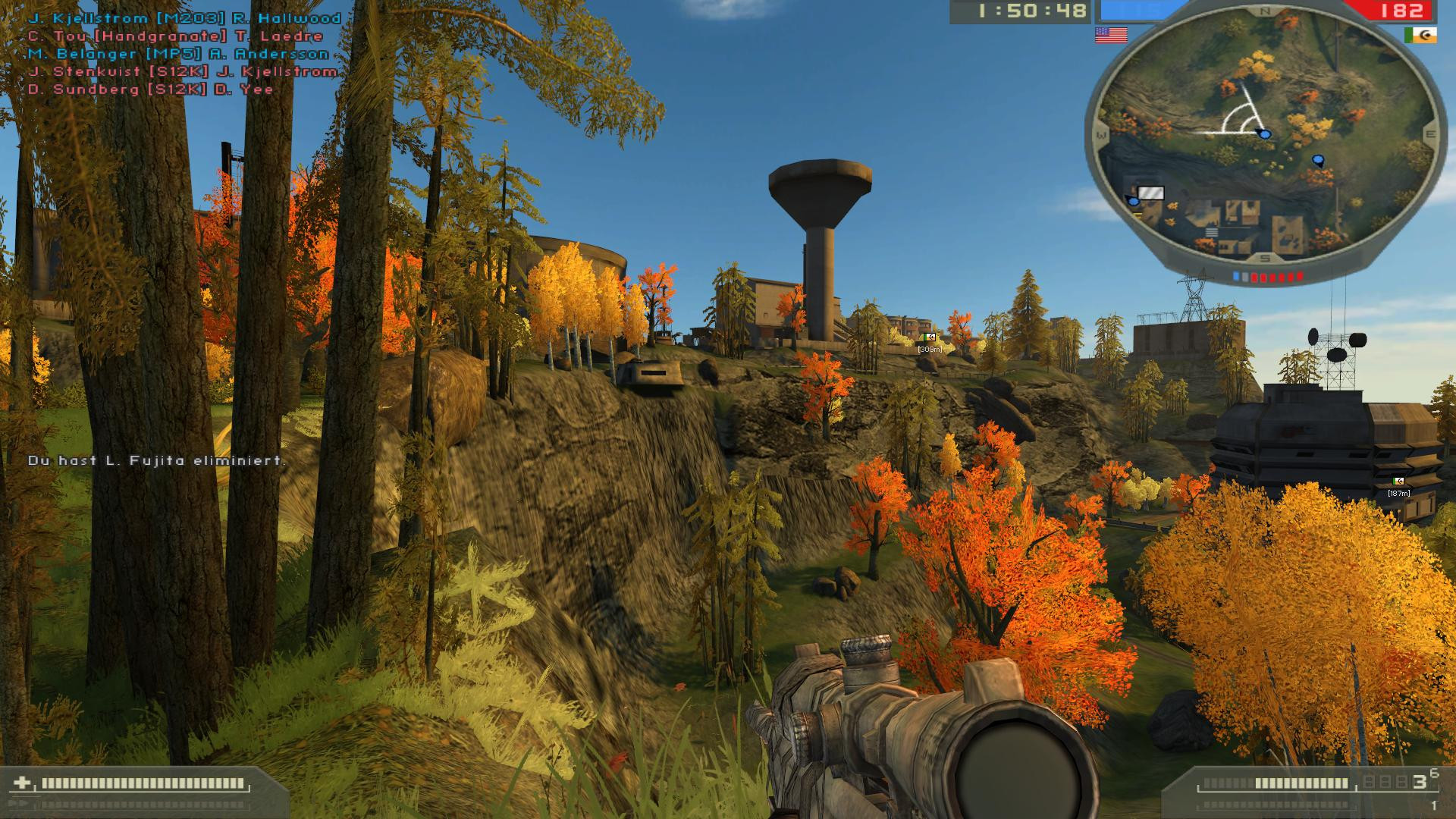The width and height of the screenshot is (1456, 819).
Task: Click the sprint arrows icon under the health bar
Action: (19, 802)
